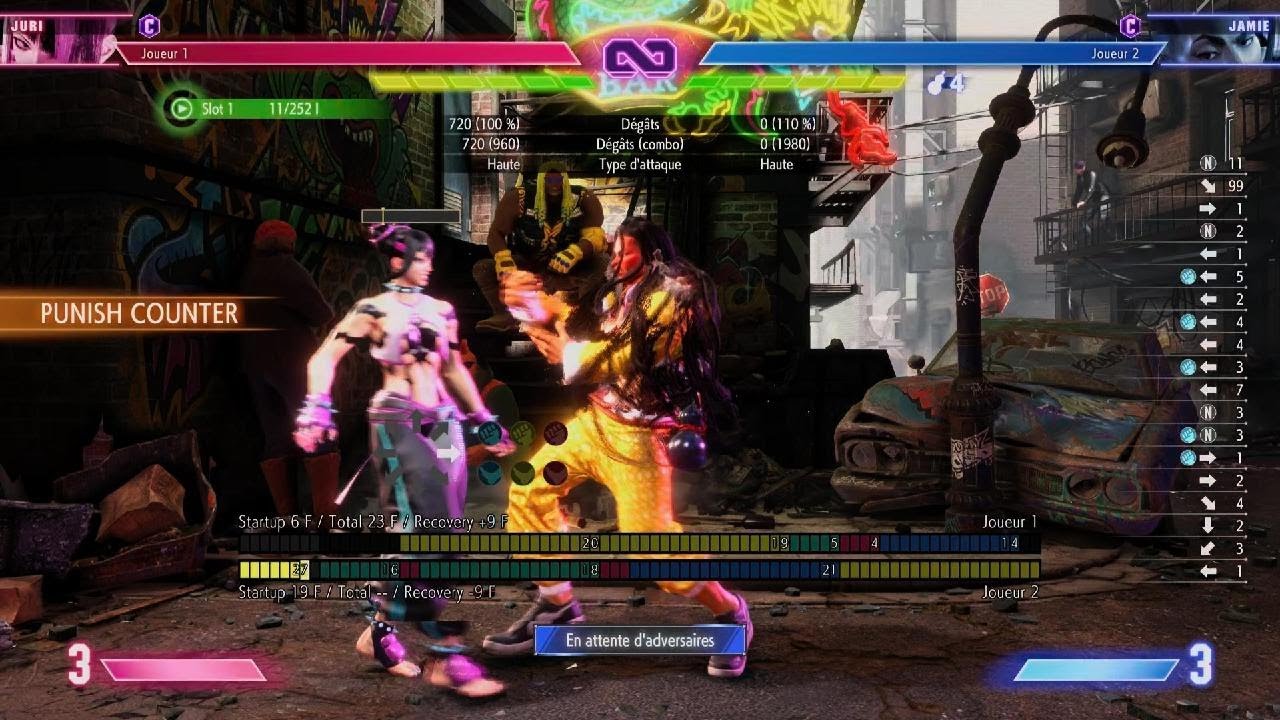This screenshot has width=1280, height=720.
Task: Select the "En attente d'adversaires" banner
Action: pyautogui.click(x=640, y=640)
